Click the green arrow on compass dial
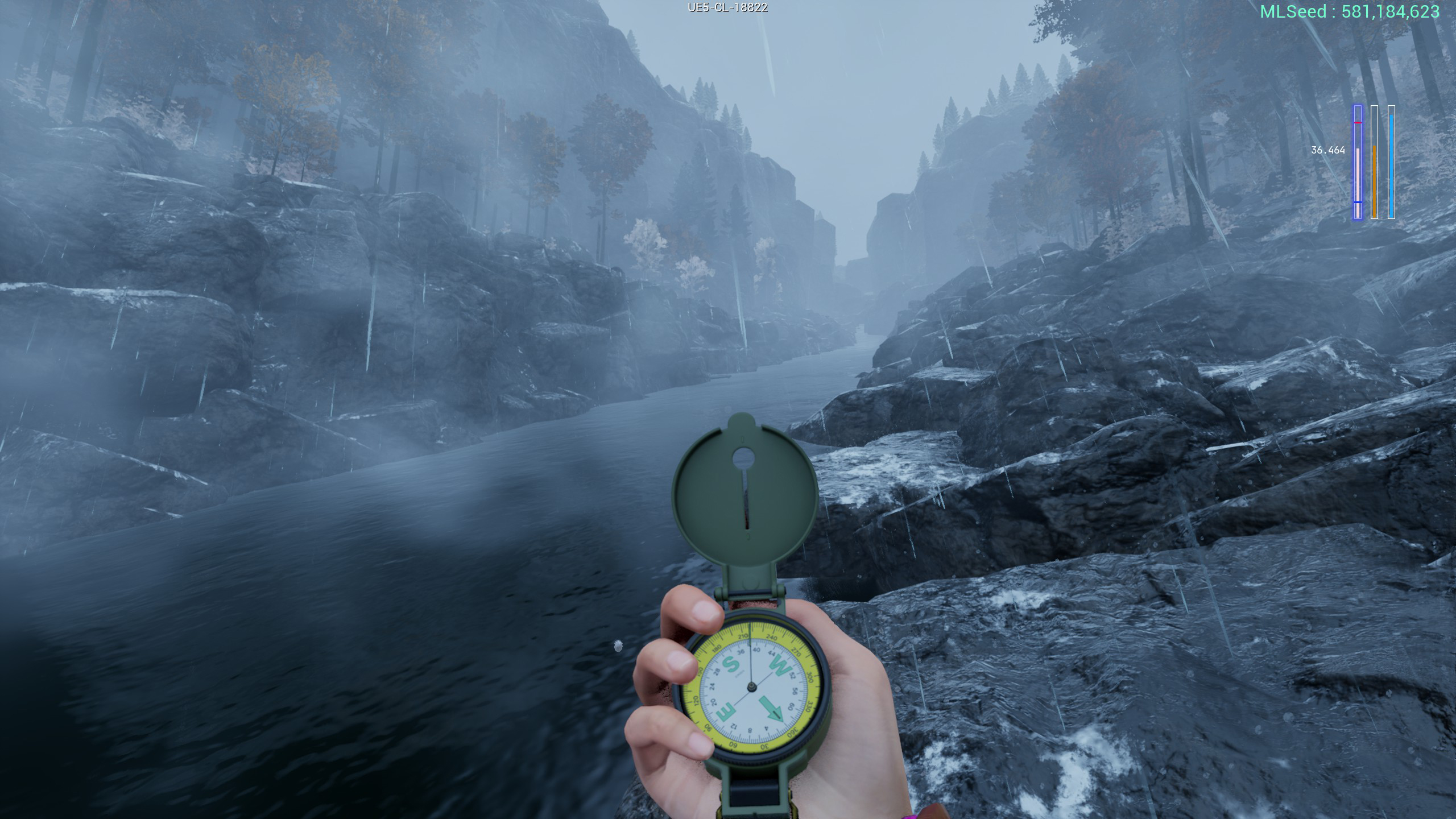This screenshot has width=1456, height=819. (x=771, y=709)
